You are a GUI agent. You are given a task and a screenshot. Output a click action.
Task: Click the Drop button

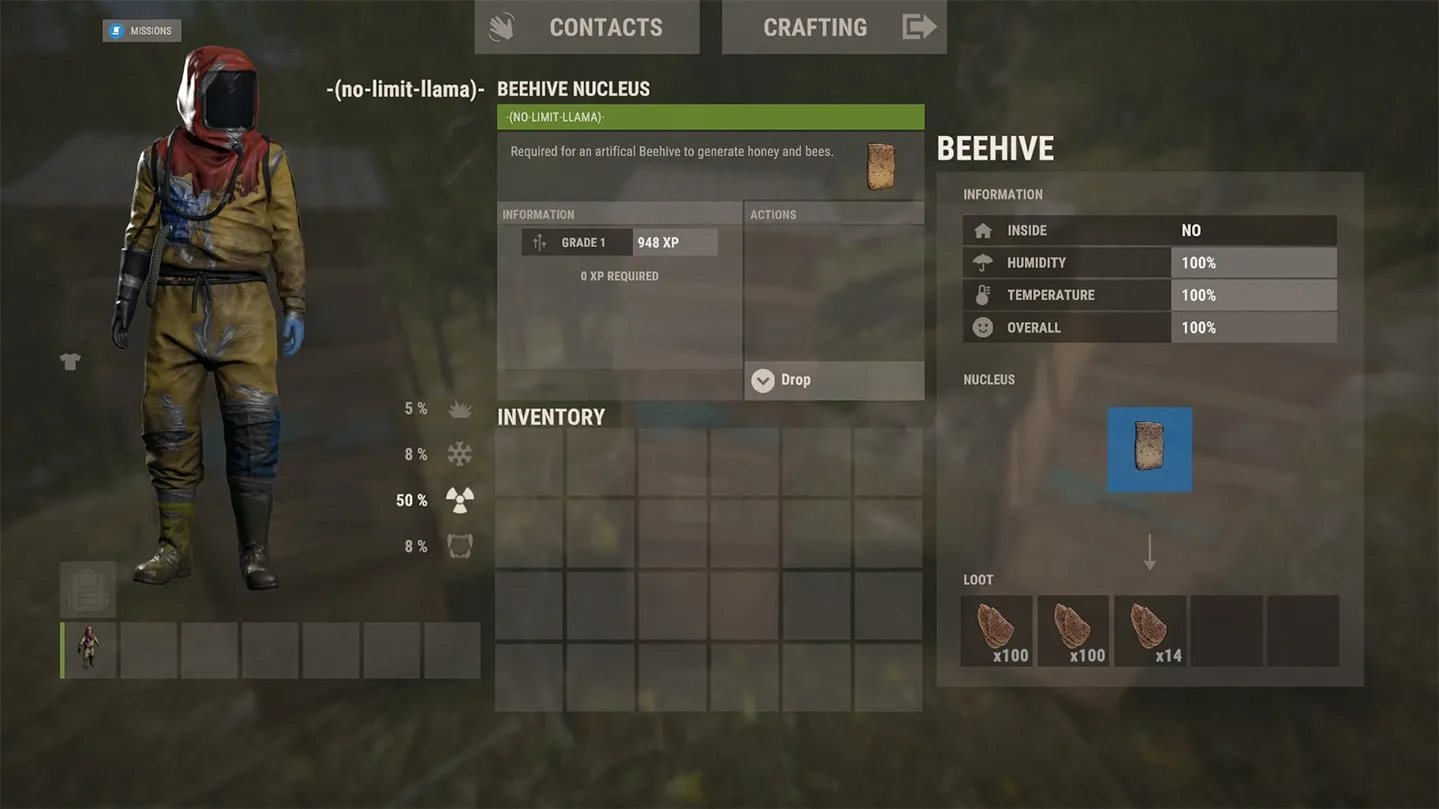point(797,380)
